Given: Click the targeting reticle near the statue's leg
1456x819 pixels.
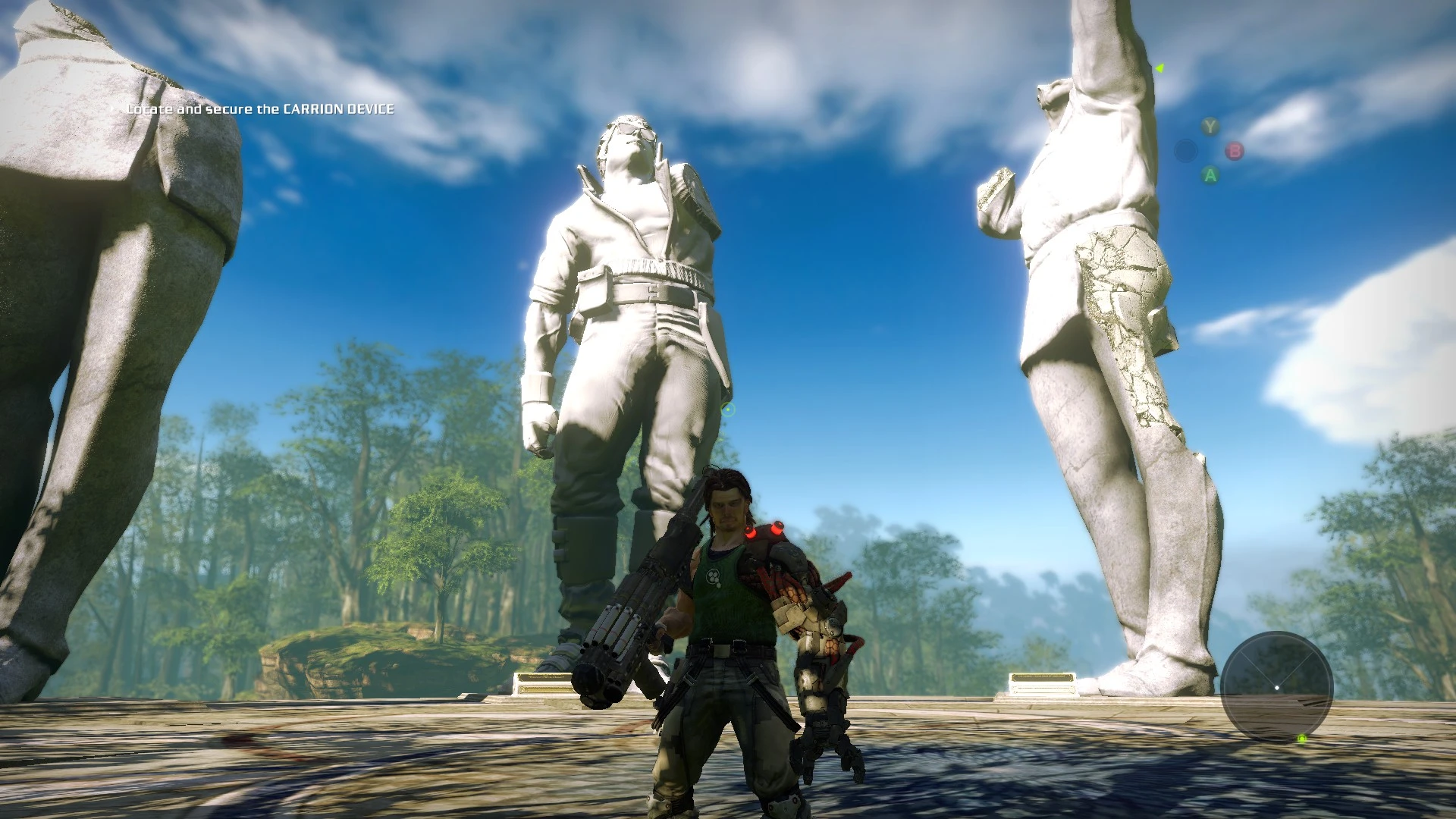Looking at the screenshot, I should click(727, 408).
